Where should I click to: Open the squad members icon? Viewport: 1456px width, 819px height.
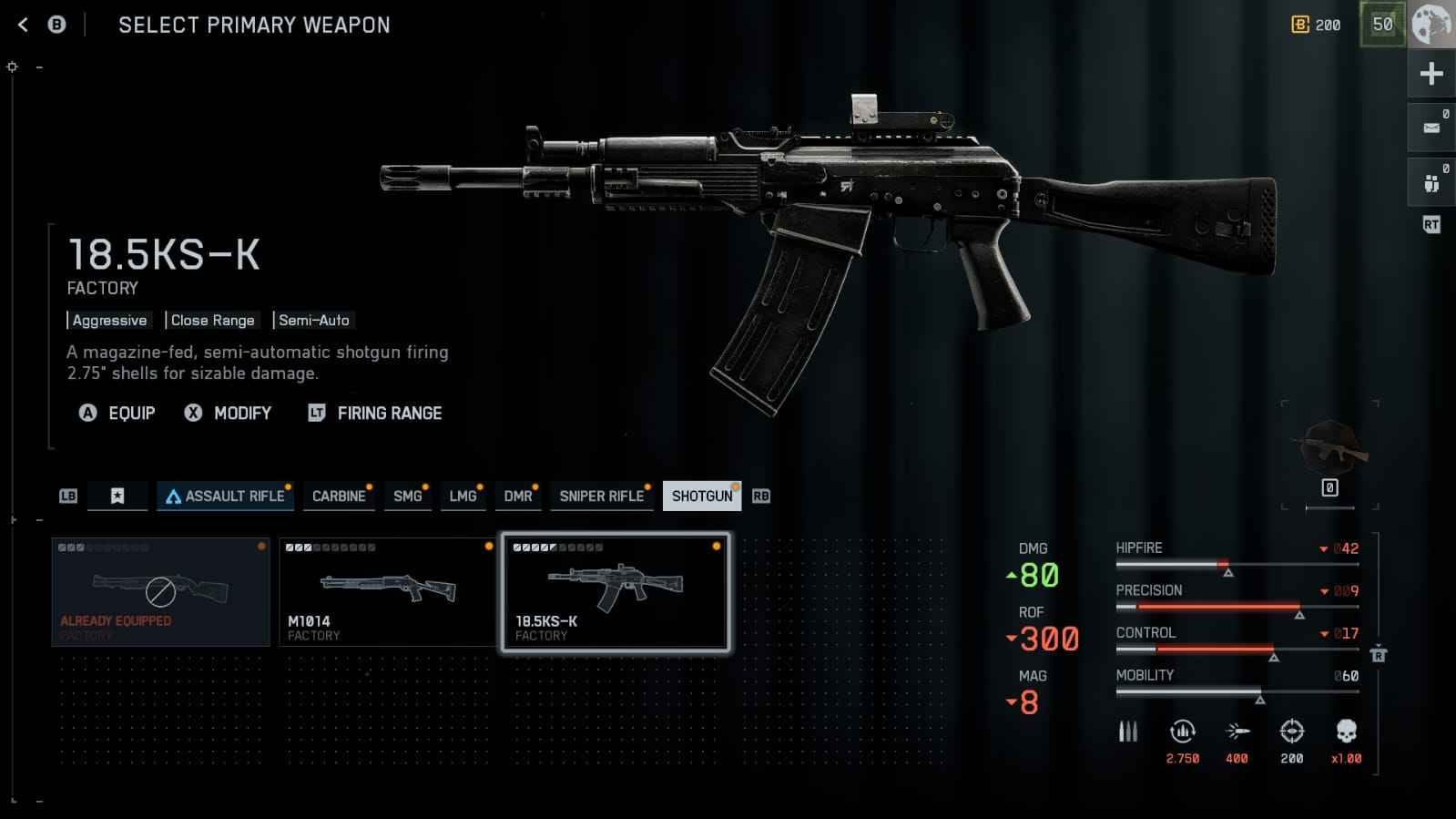(x=1431, y=182)
